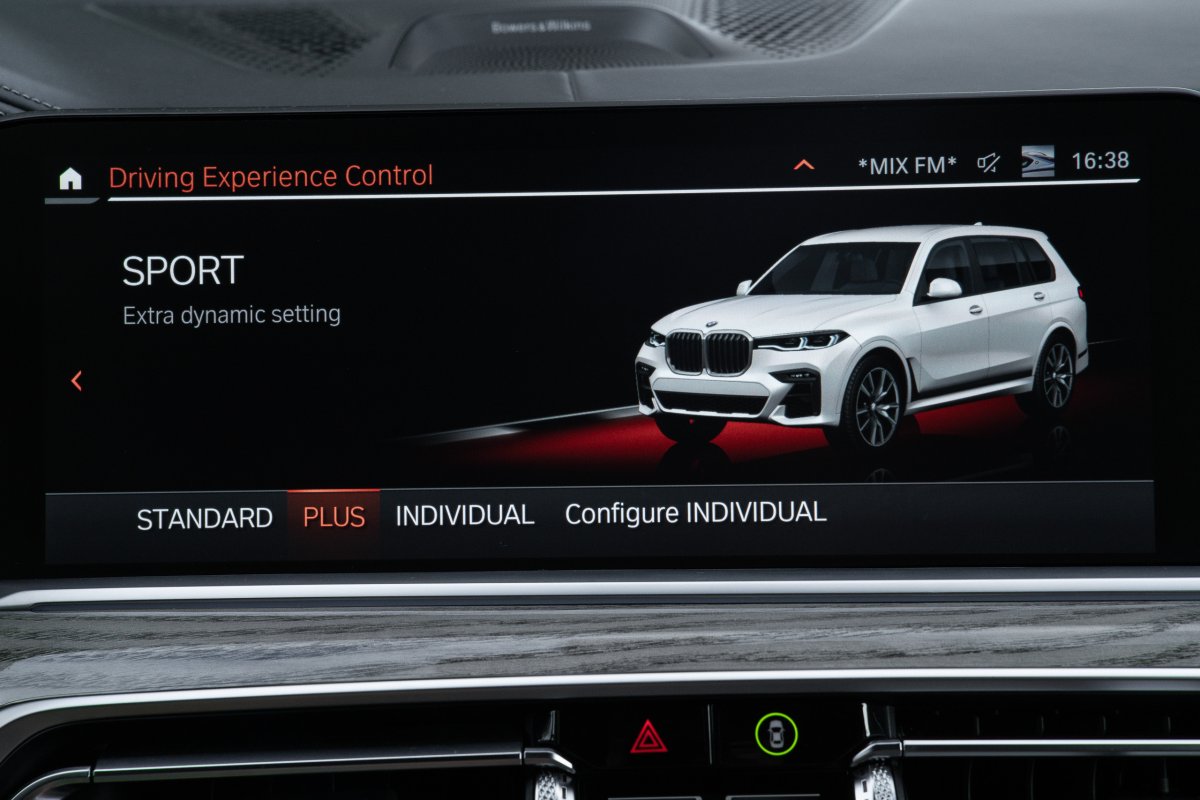
Task: Go to the home screen icon
Action: 70,179
